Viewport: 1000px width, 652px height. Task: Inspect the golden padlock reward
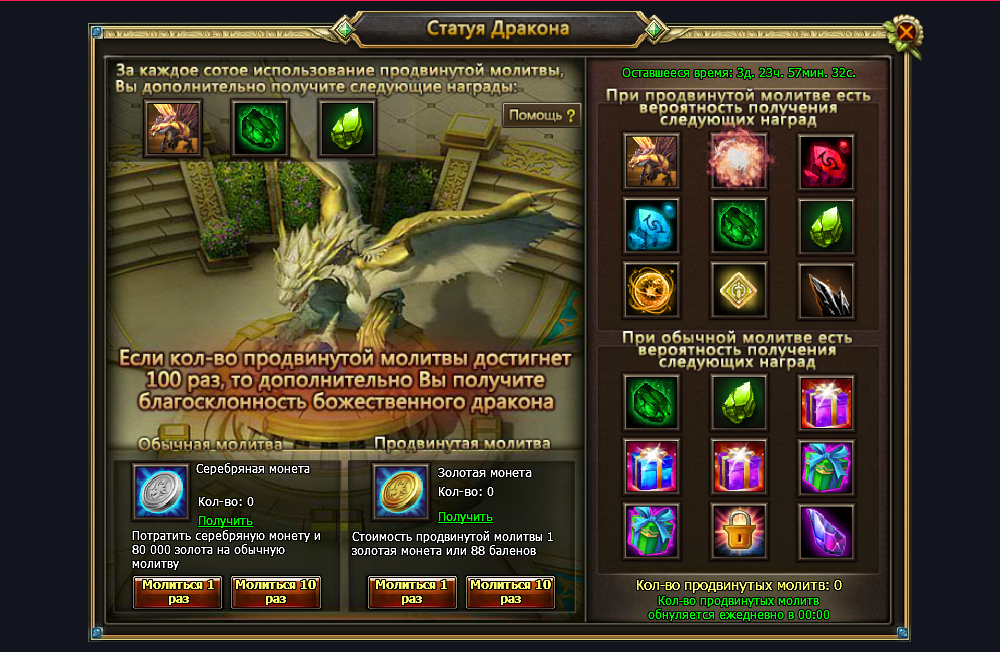[x=739, y=531]
